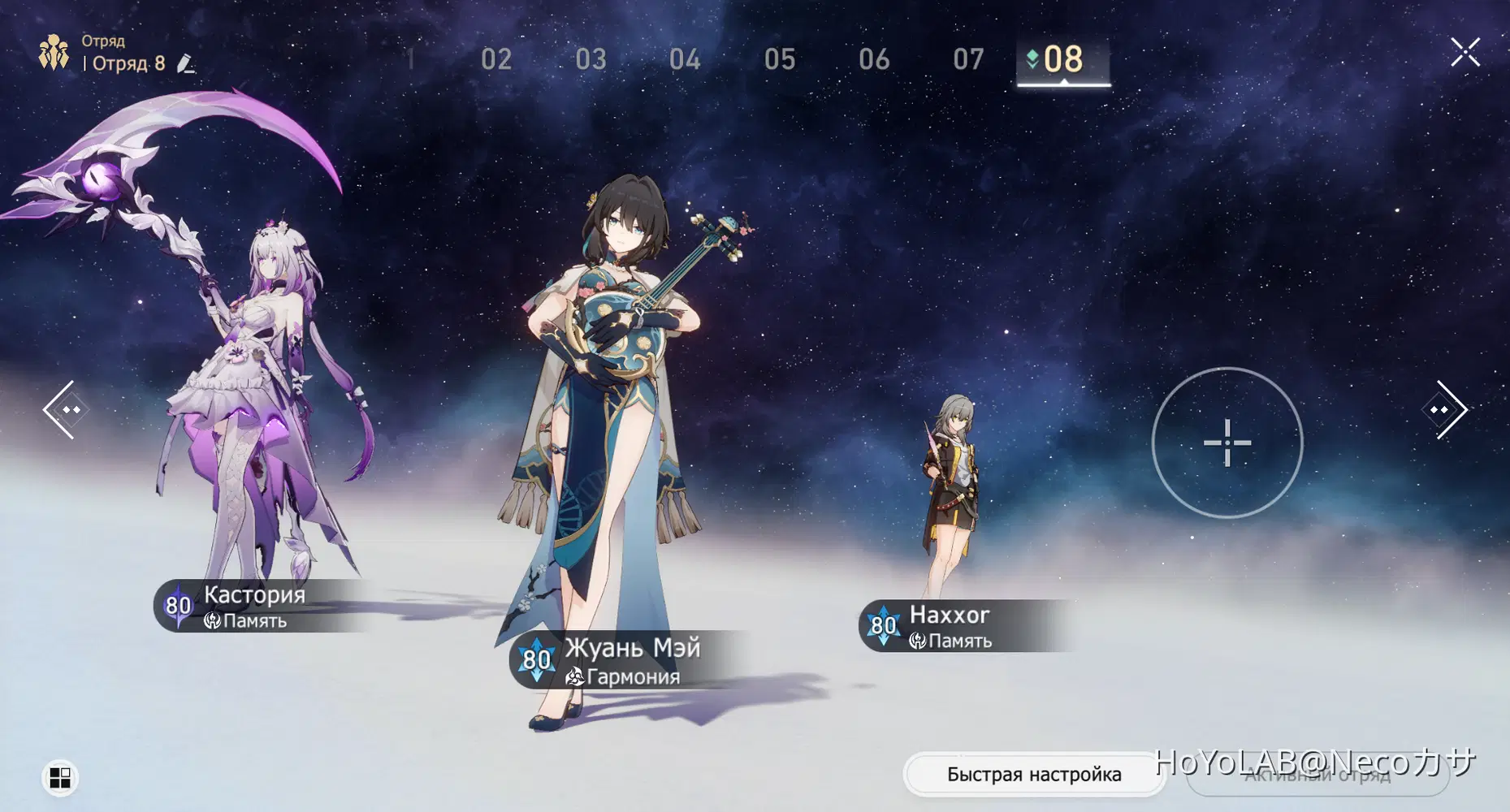Switch to team tab 04
Screen dimensions: 1510x812
coord(685,59)
